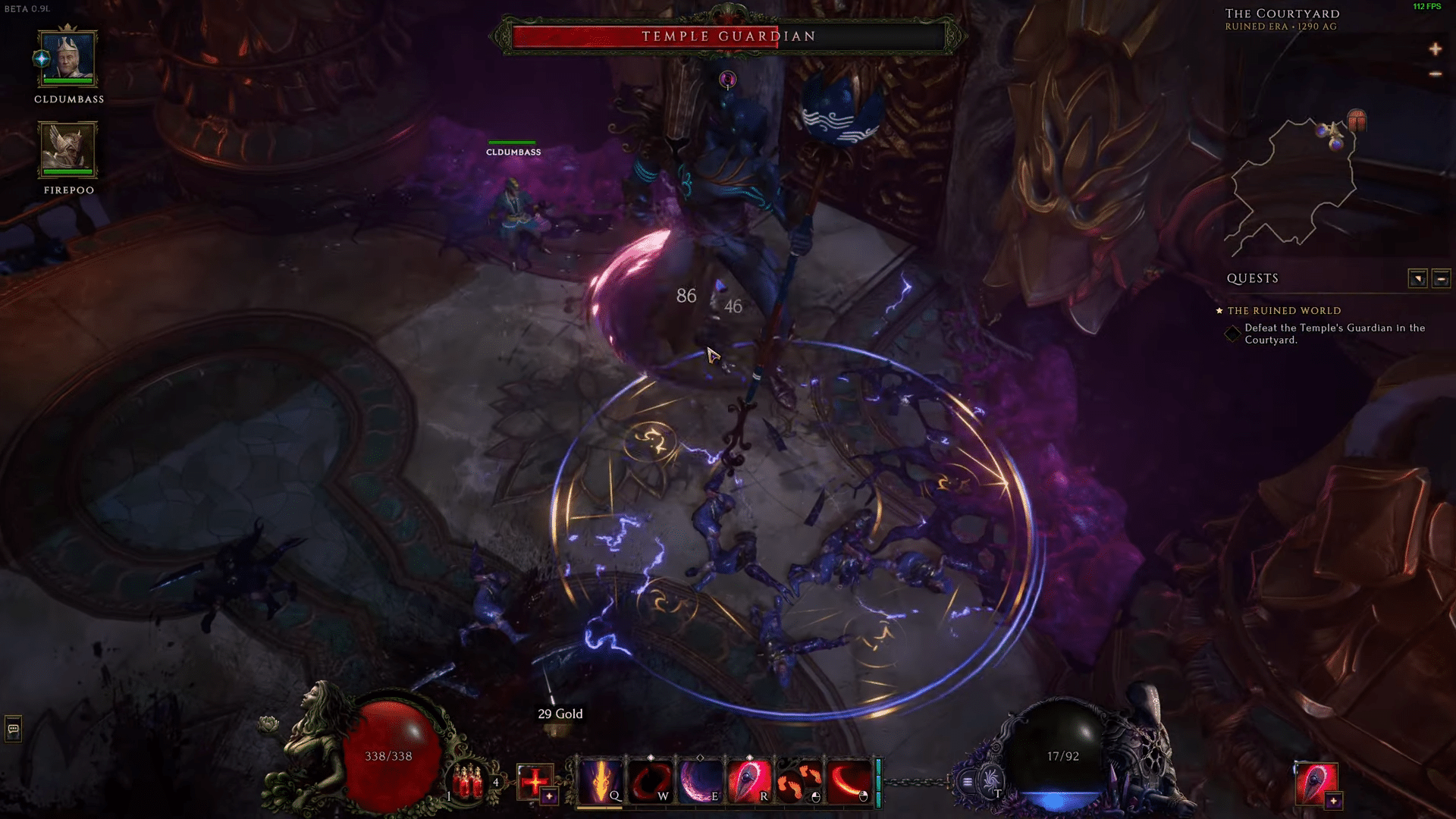
Task: Collapse the quest tracker with the arrow button
Action: 1417,279
